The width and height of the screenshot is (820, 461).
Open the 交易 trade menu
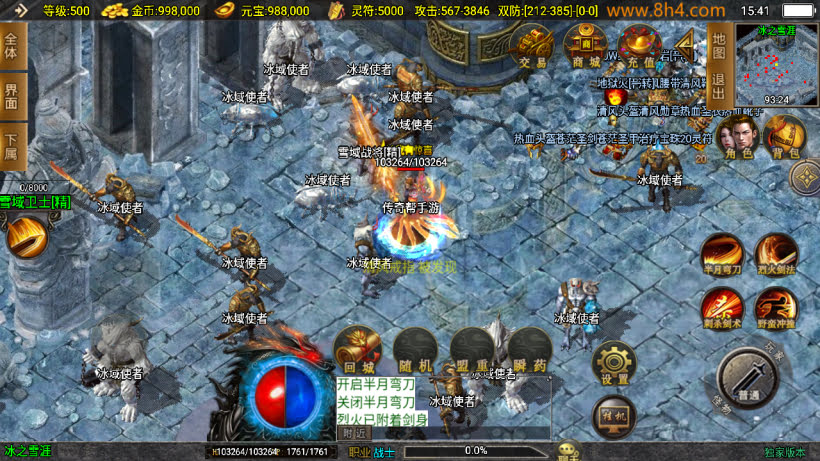tap(533, 47)
